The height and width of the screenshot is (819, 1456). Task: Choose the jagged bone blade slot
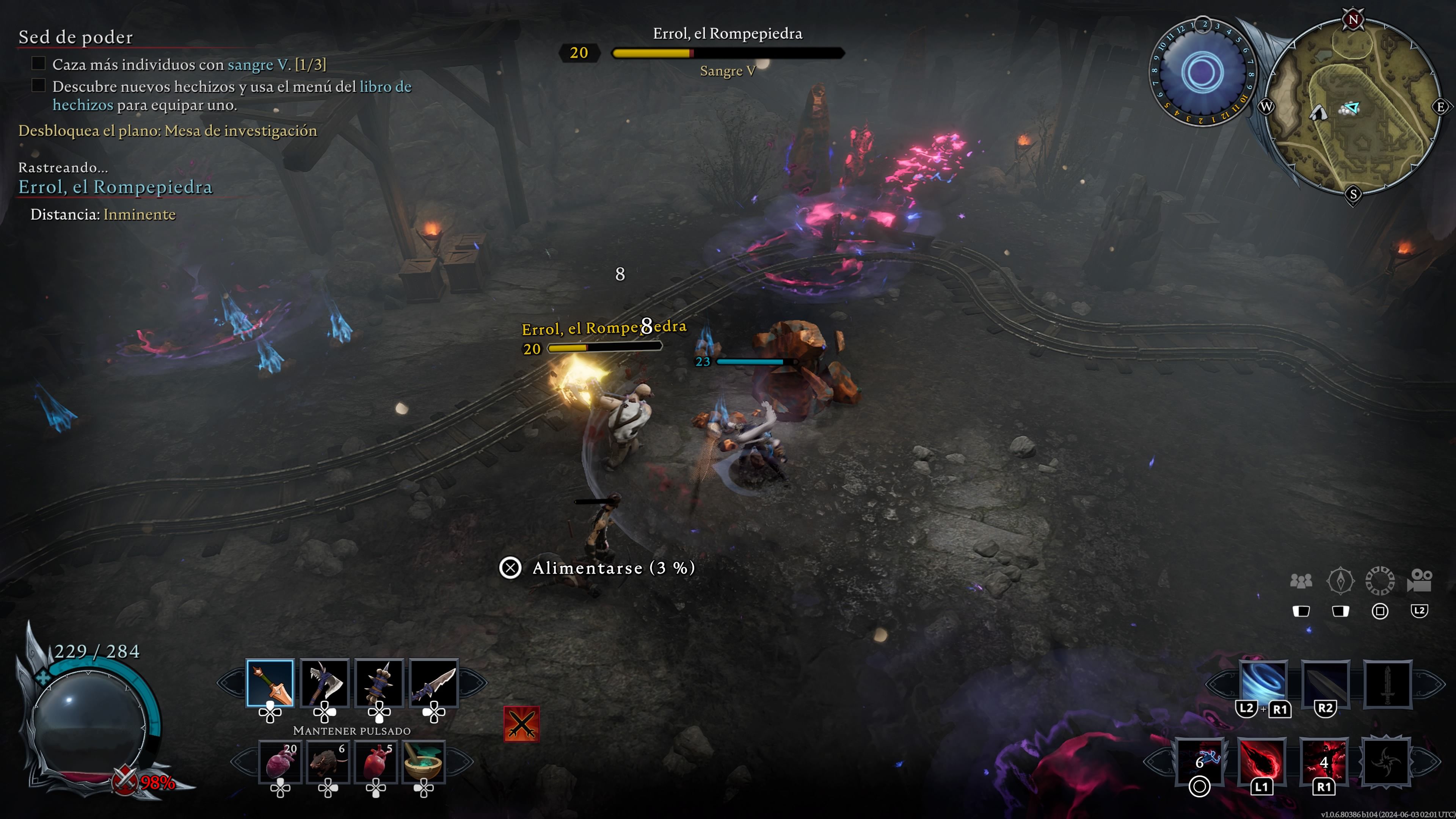(433, 683)
